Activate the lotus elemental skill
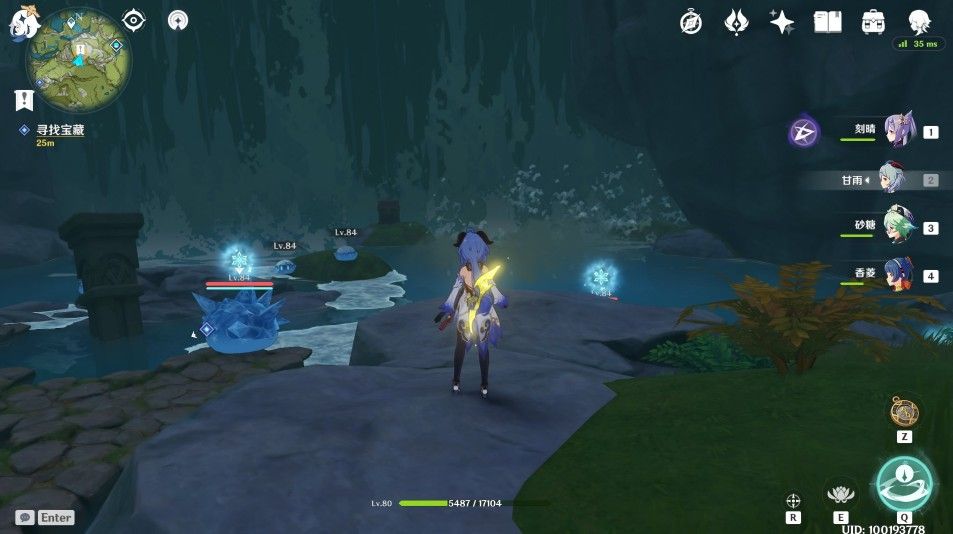 click(x=842, y=491)
